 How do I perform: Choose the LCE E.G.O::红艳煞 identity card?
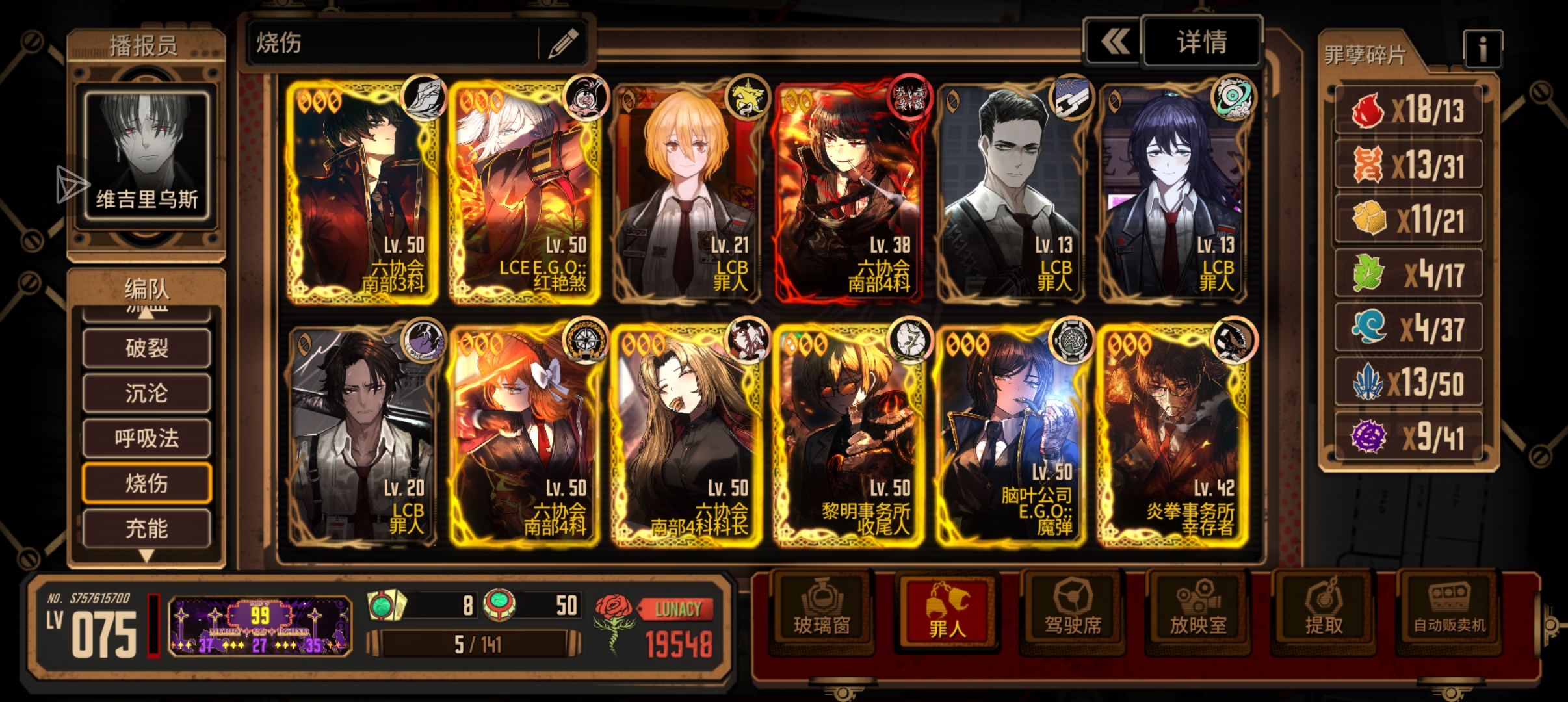[524, 192]
